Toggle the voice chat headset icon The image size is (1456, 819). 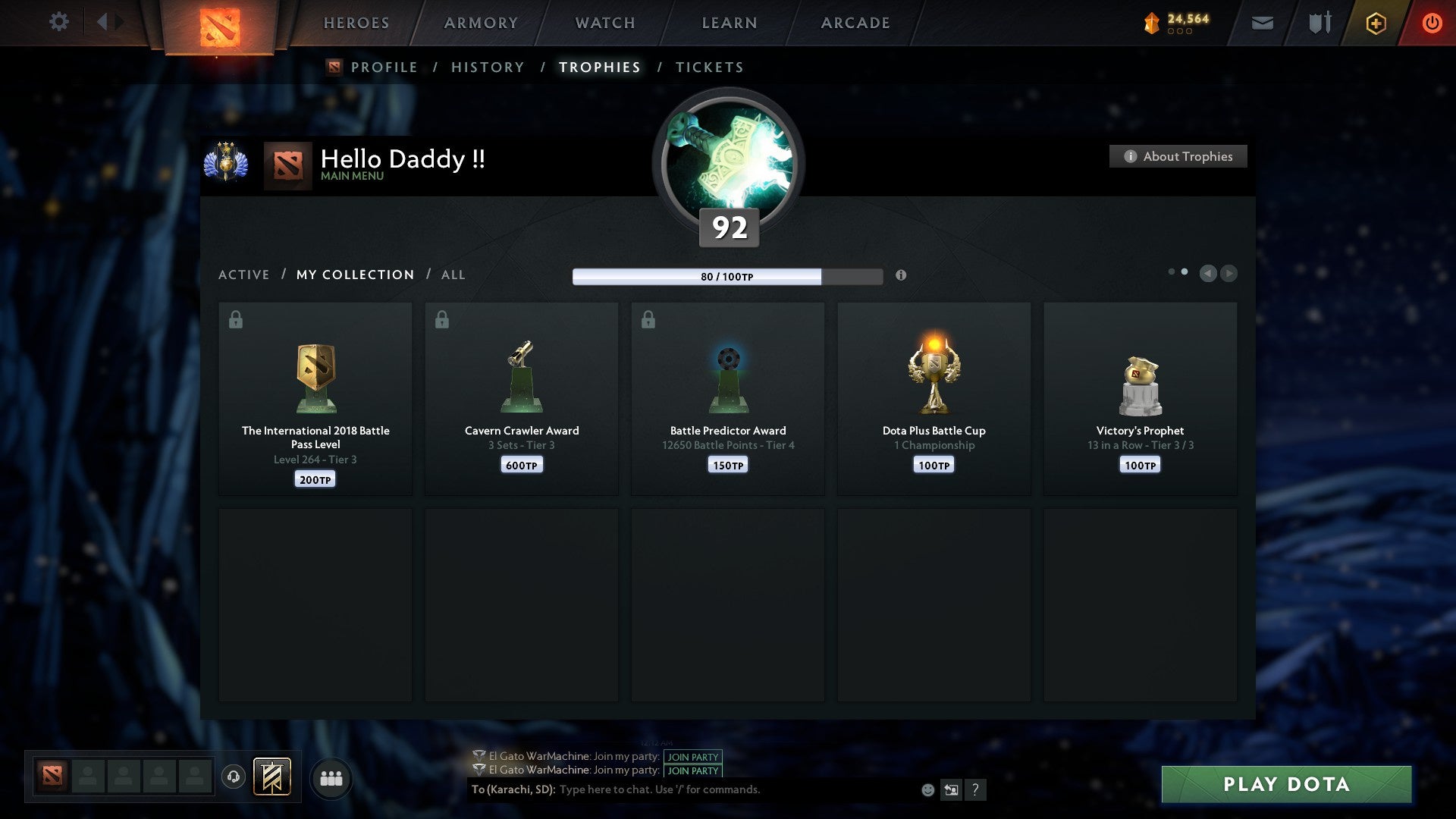point(233,777)
